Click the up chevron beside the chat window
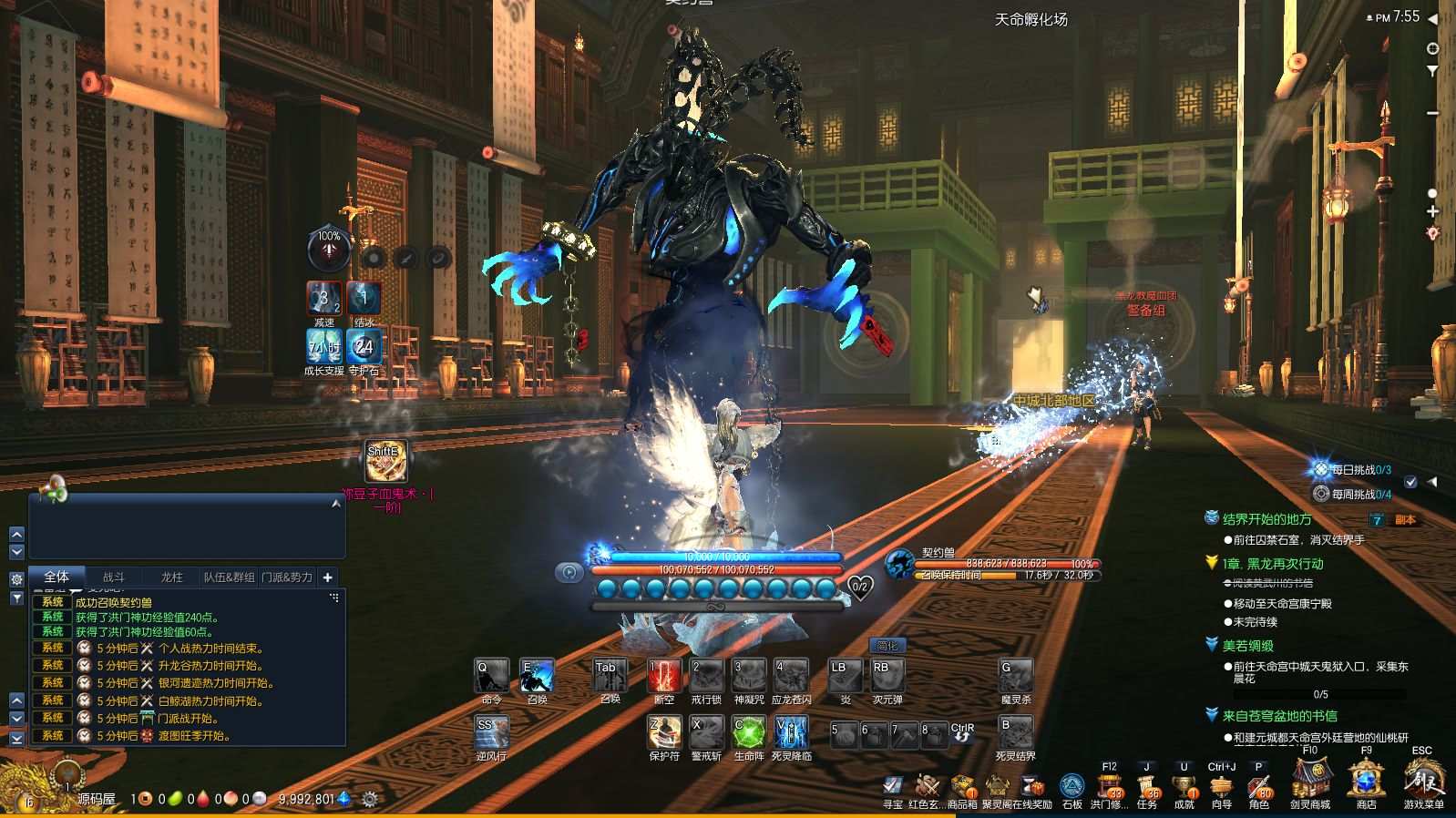The width and height of the screenshot is (1456, 818). click(x=15, y=536)
